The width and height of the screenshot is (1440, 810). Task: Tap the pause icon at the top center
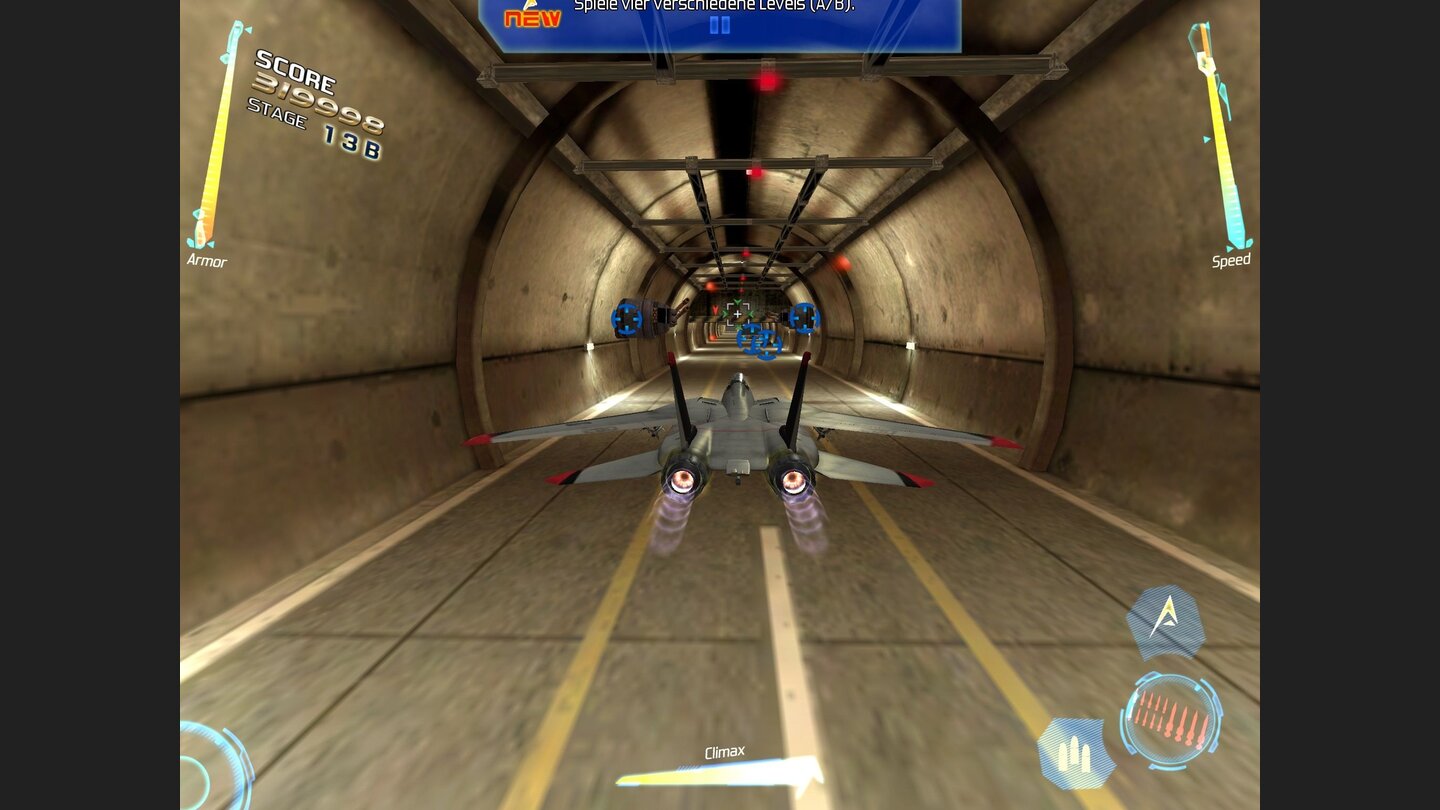point(722,26)
